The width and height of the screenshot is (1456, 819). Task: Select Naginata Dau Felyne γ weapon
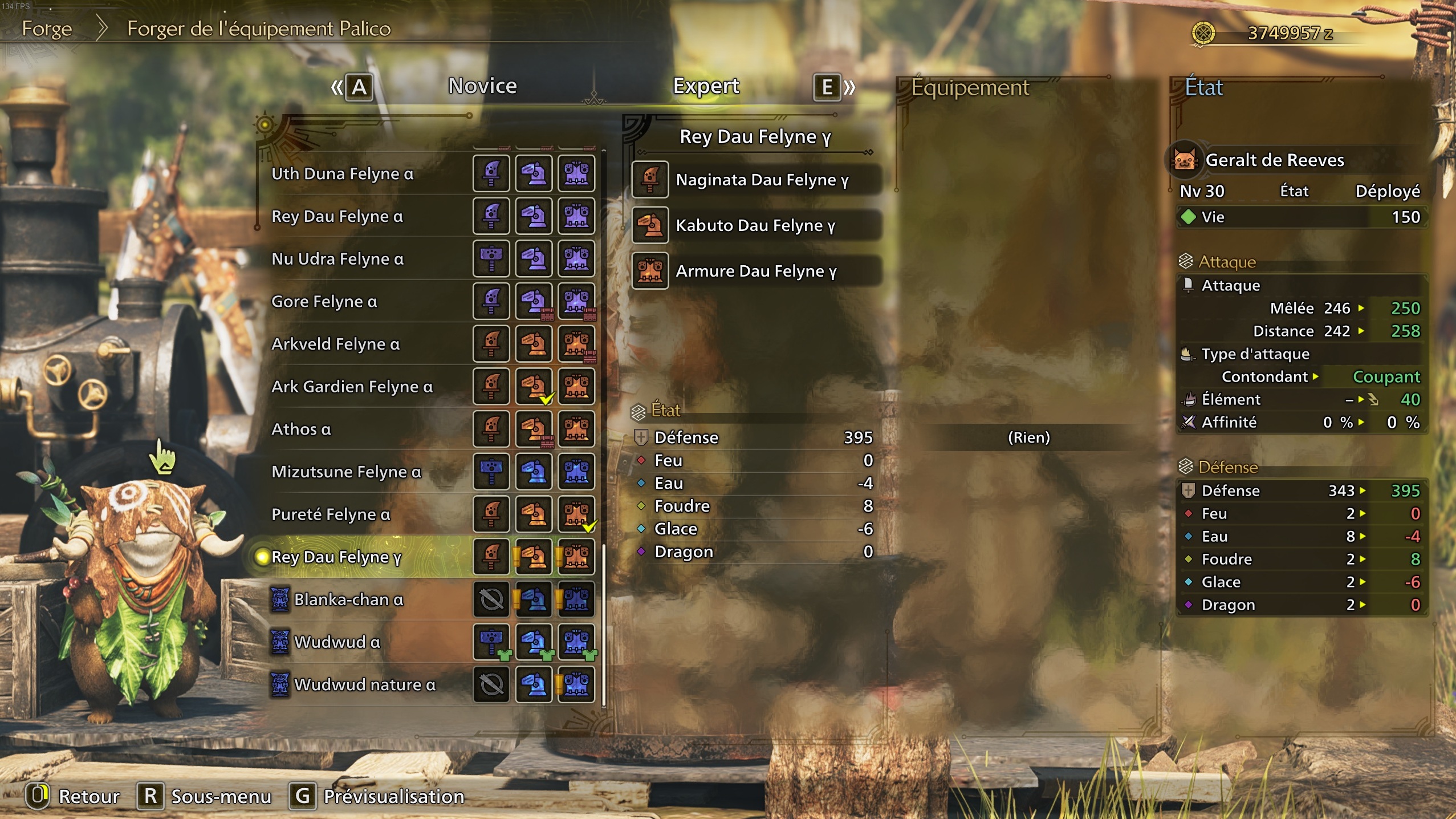(x=762, y=180)
